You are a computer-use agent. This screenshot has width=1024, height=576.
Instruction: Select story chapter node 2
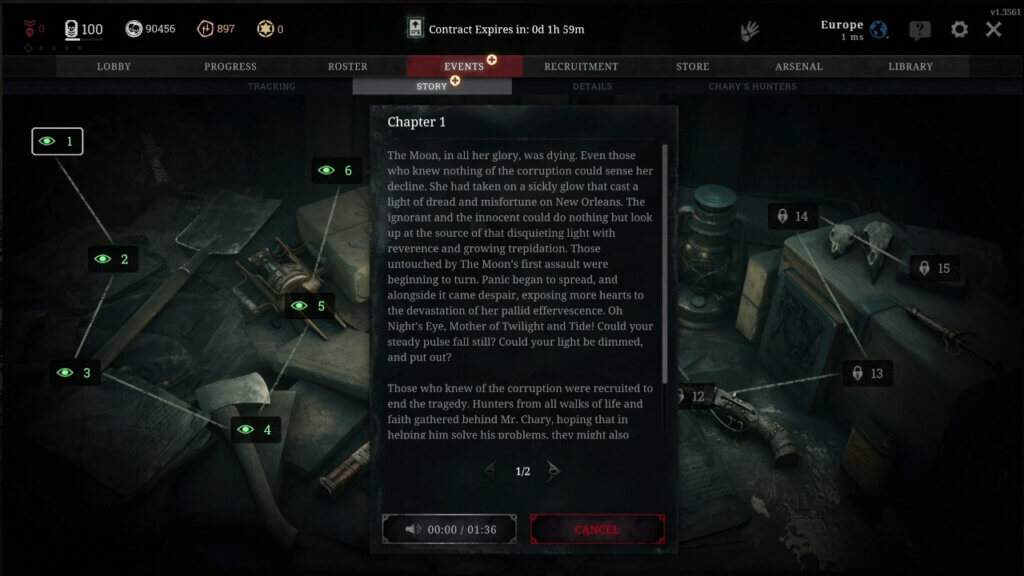click(112, 259)
